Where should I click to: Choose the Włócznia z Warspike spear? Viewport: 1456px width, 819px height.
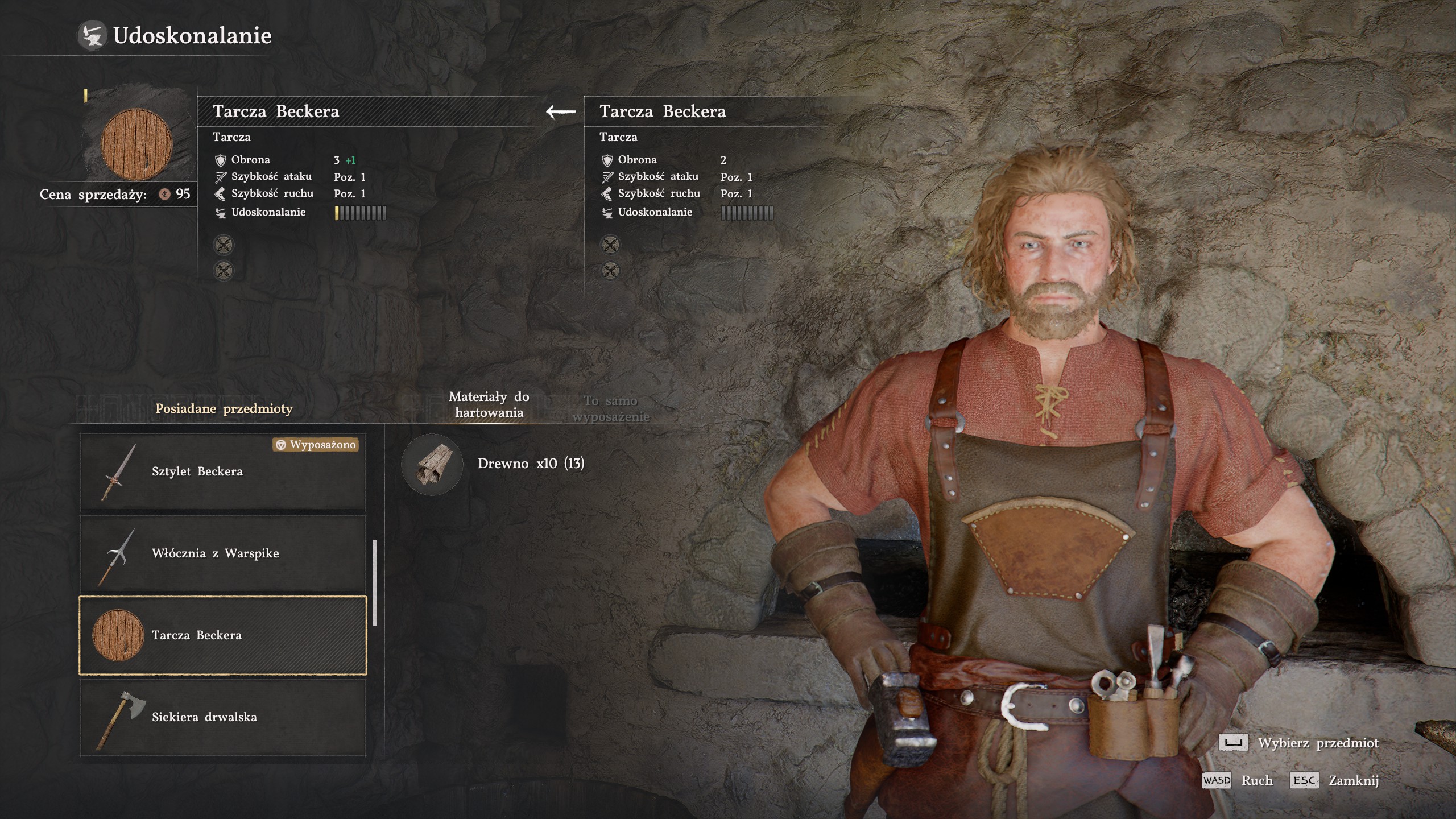tap(223, 554)
